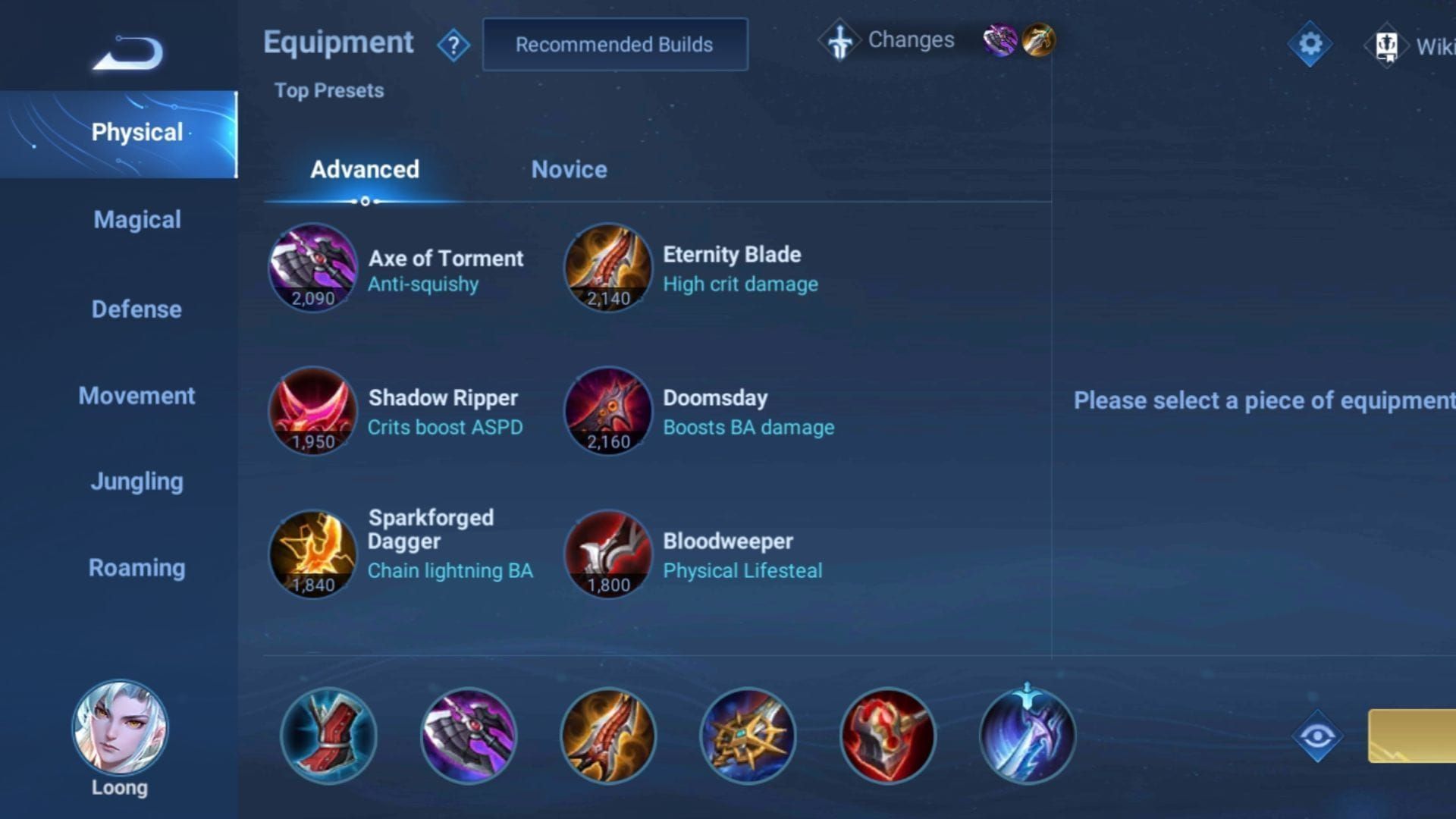Screen dimensions: 1456x819
Task: Select the Shadow Ripper item
Action: [x=313, y=412]
